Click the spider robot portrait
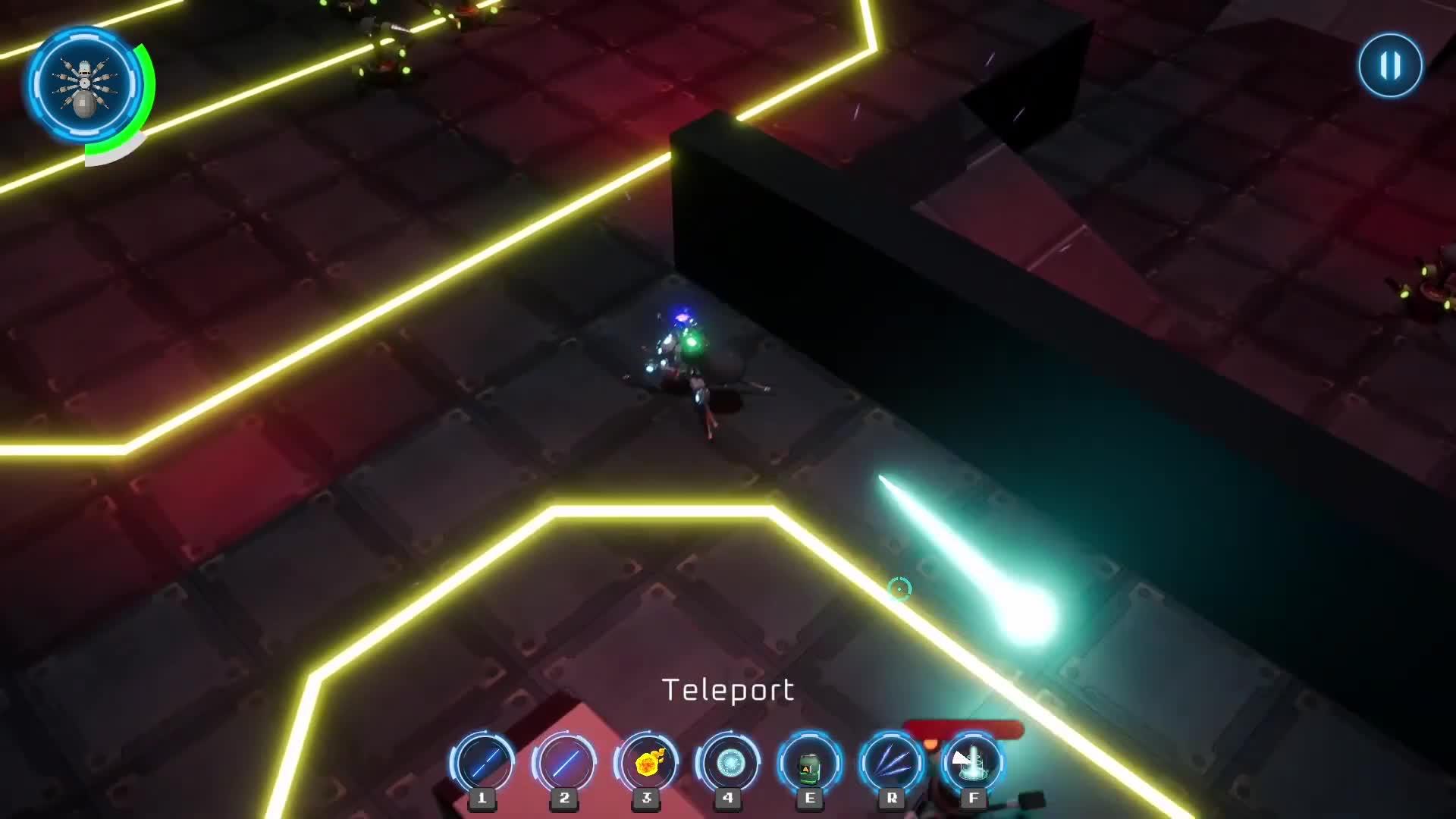1456x819 pixels. tap(85, 85)
